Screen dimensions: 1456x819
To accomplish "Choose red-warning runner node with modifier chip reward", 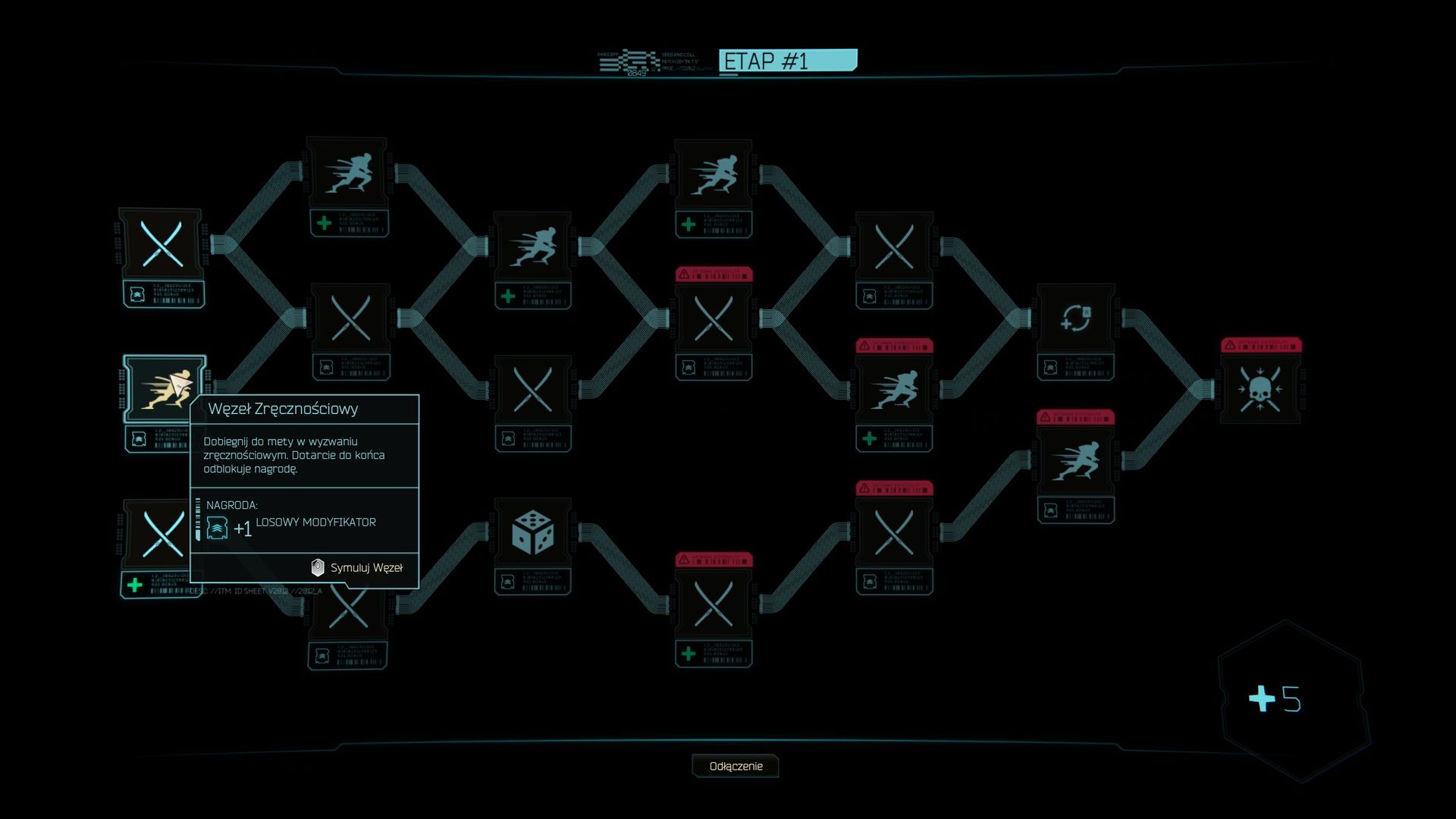I will [x=1075, y=461].
